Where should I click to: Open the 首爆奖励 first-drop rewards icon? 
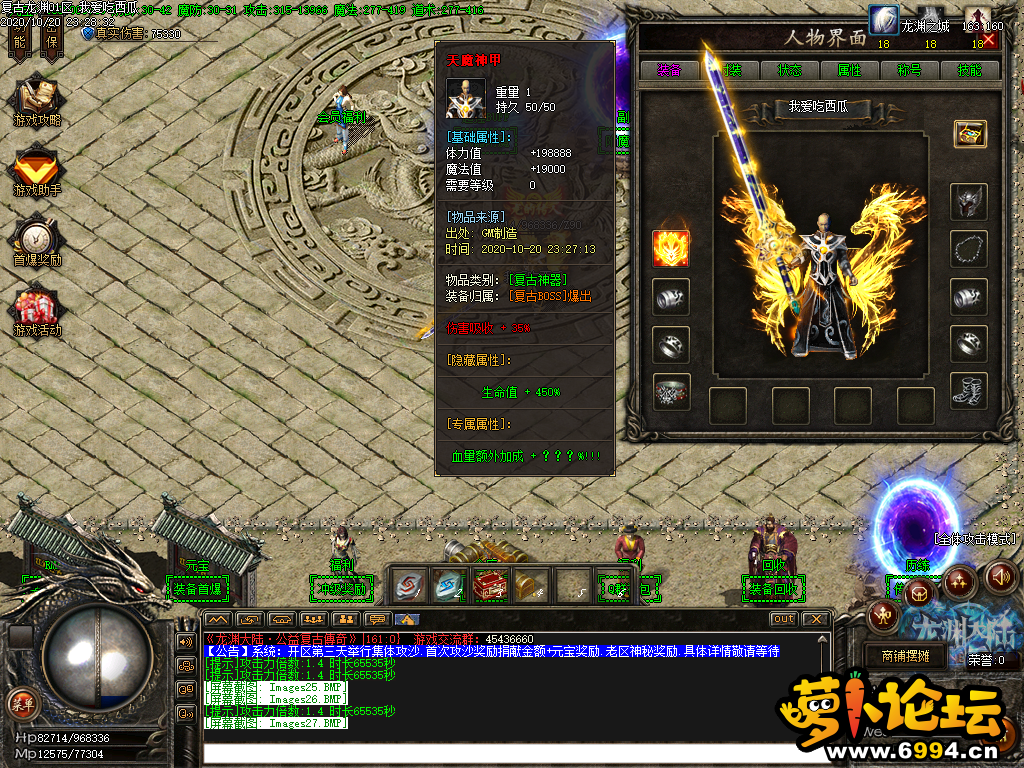click(x=36, y=241)
